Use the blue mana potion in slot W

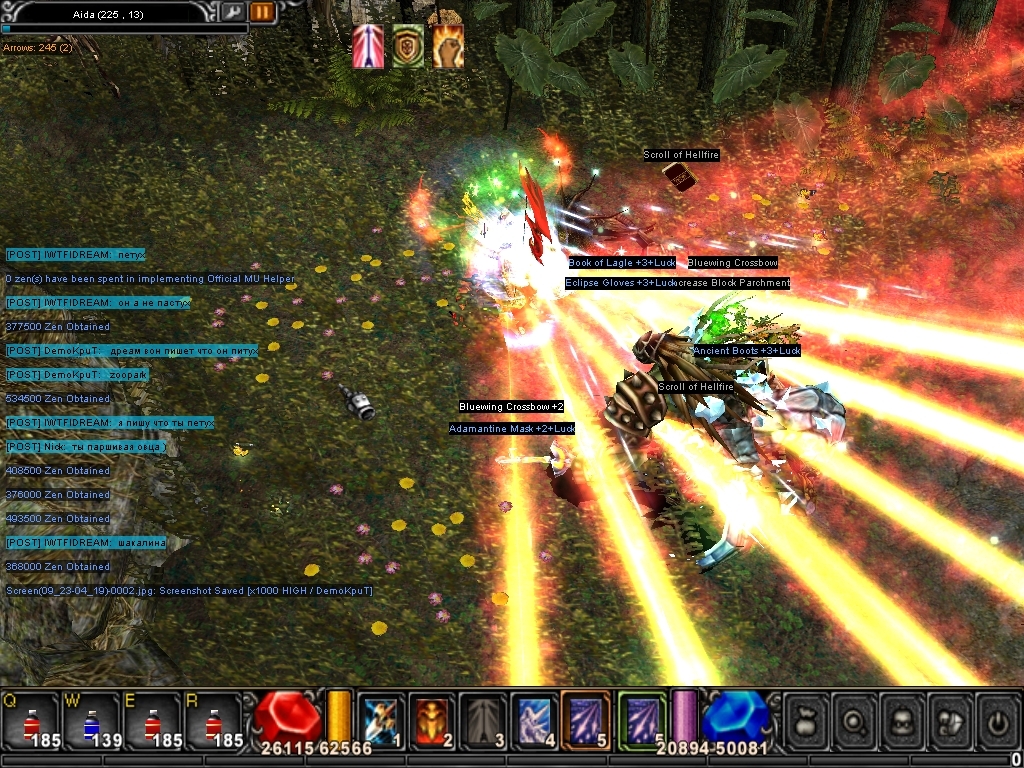pos(90,718)
